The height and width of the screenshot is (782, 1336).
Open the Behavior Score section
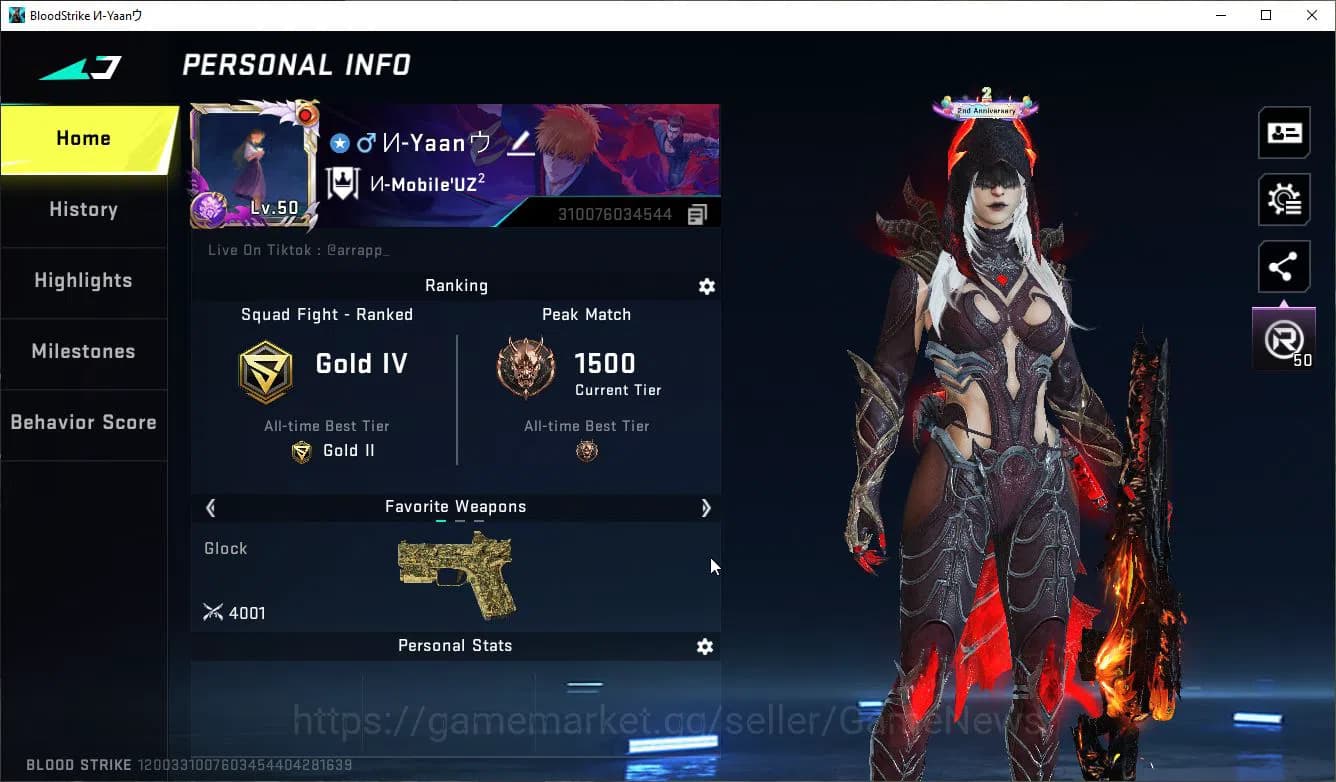point(83,422)
